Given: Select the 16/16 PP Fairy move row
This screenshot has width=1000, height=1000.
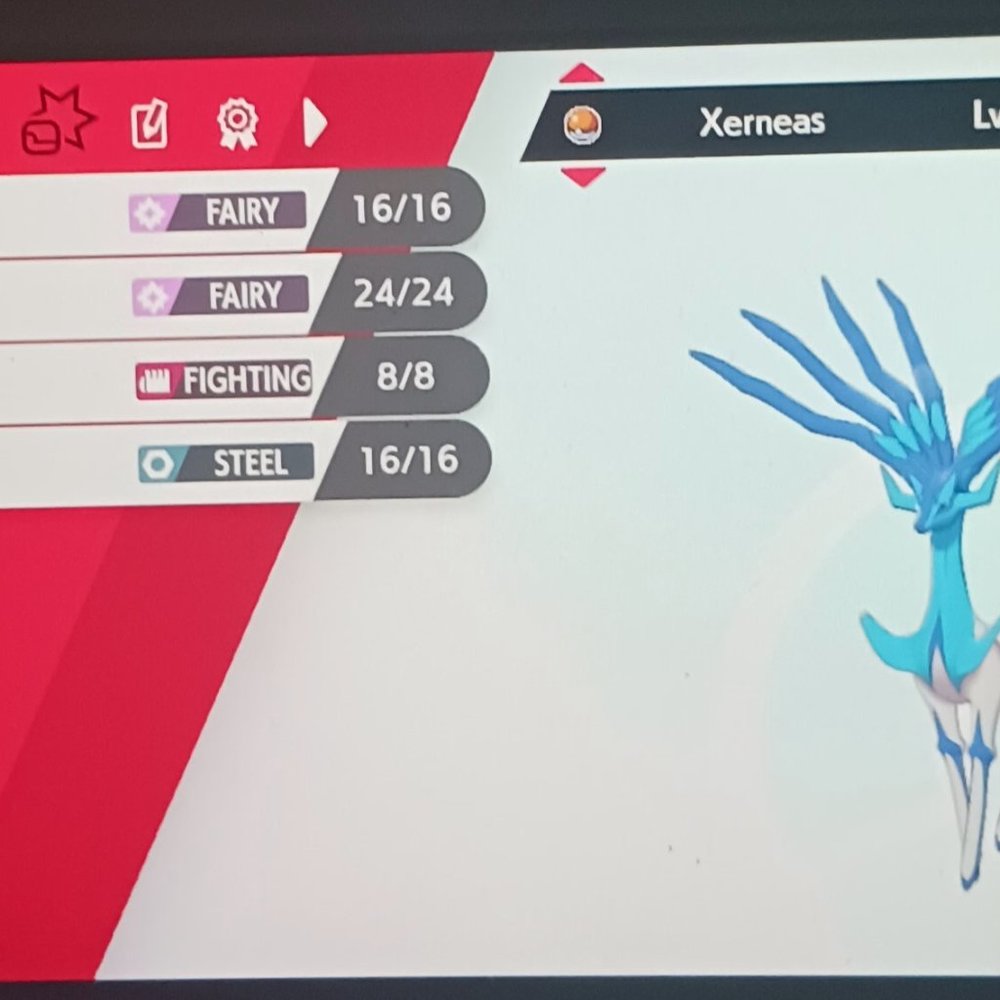Looking at the screenshot, I should [240, 210].
